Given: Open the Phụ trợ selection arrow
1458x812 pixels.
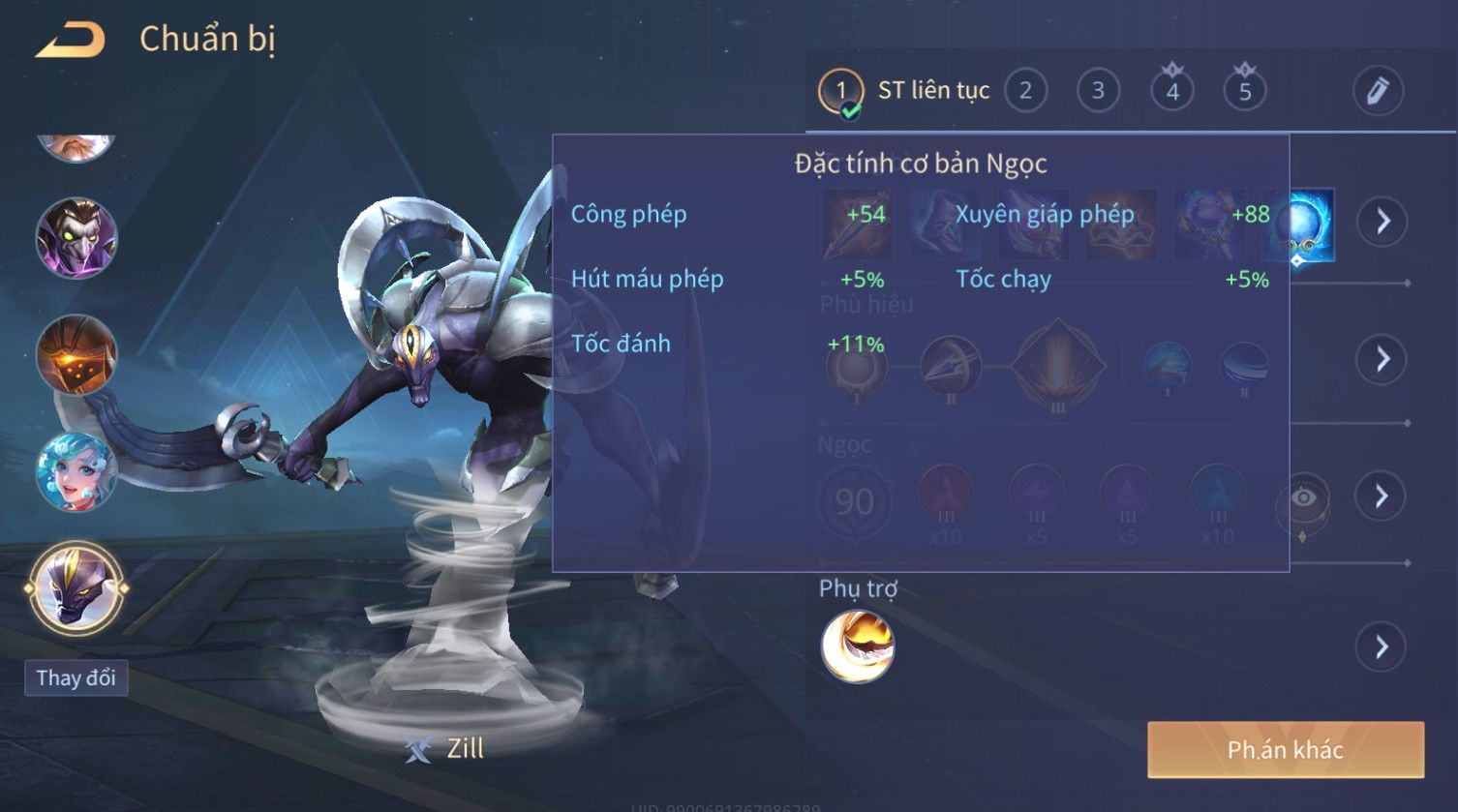Looking at the screenshot, I should [1382, 647].
